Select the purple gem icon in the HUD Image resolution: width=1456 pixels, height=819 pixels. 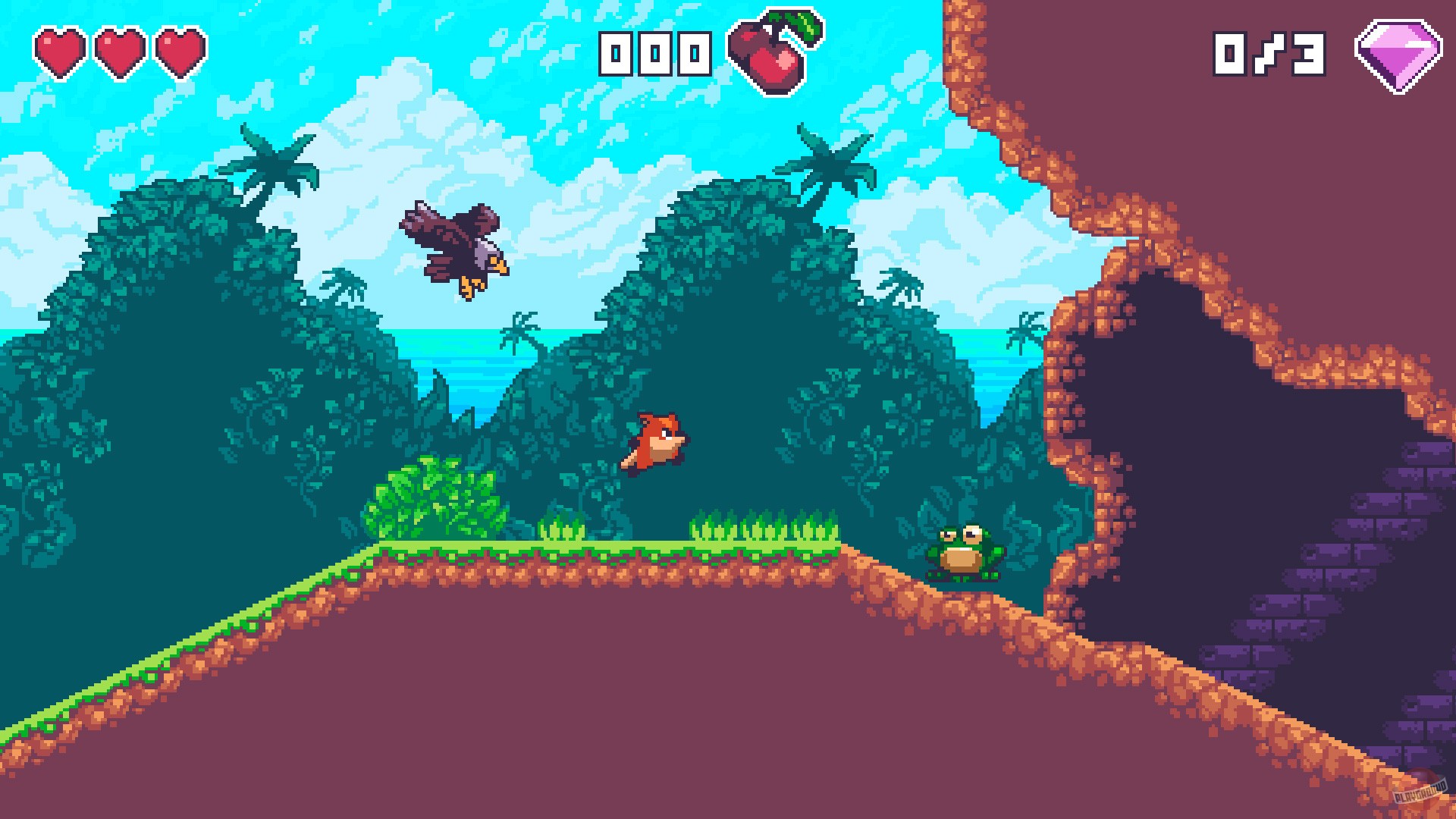pos(1399,53)
